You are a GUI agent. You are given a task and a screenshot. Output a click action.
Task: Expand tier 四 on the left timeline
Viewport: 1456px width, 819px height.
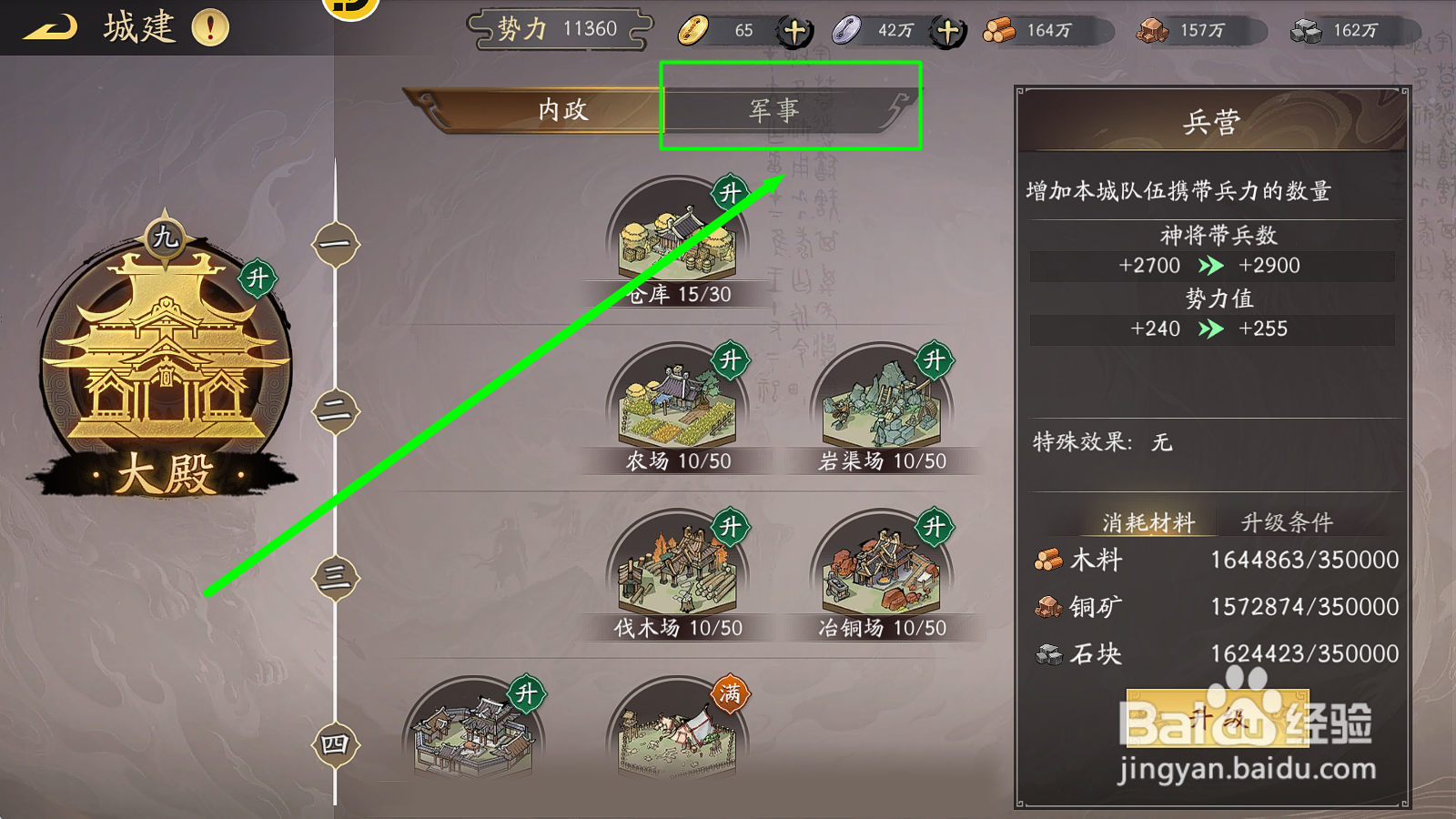(x=334, y=744)
